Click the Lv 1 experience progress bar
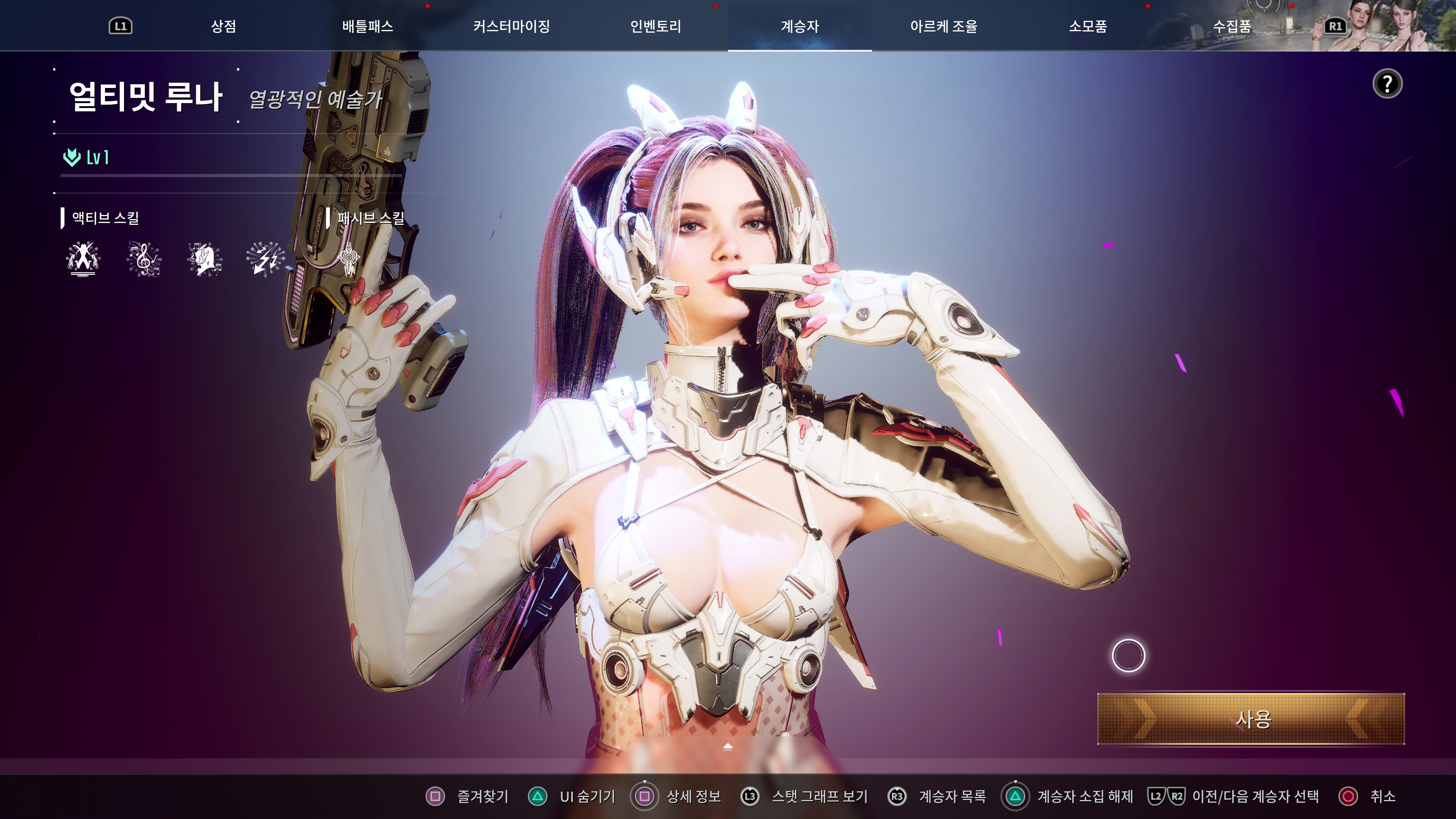Screen dimensions: 1456x819 (x=226, y=176)
